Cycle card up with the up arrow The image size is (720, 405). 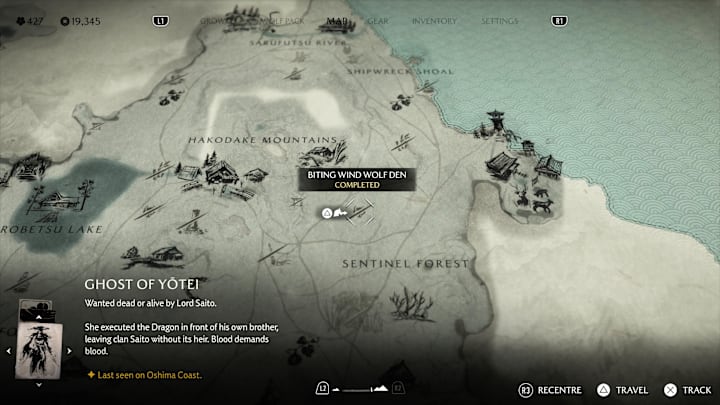point(38,318)
